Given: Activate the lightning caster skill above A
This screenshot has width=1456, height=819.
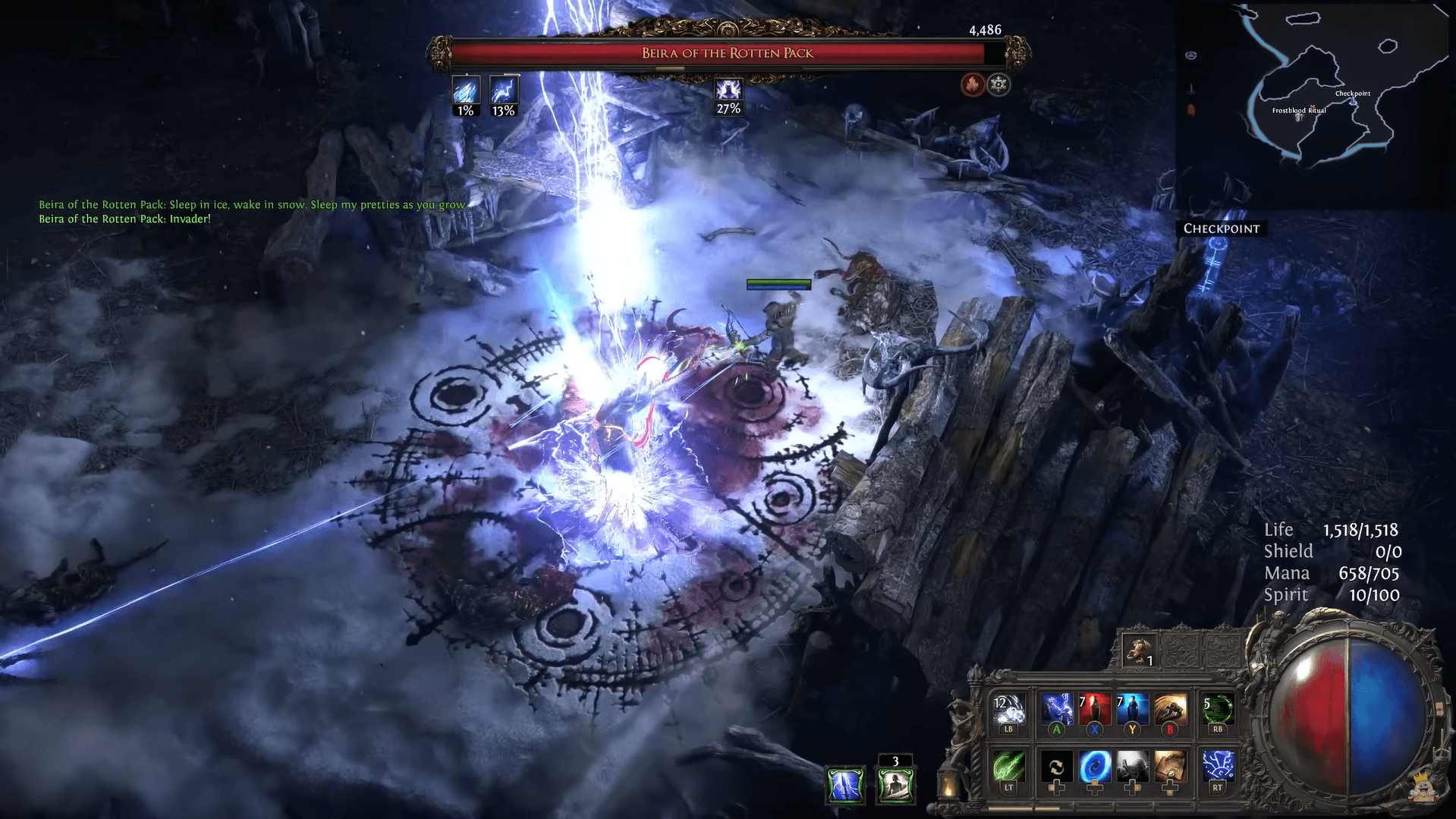Looking at the screenshot, I should [x=1056, y=709].
